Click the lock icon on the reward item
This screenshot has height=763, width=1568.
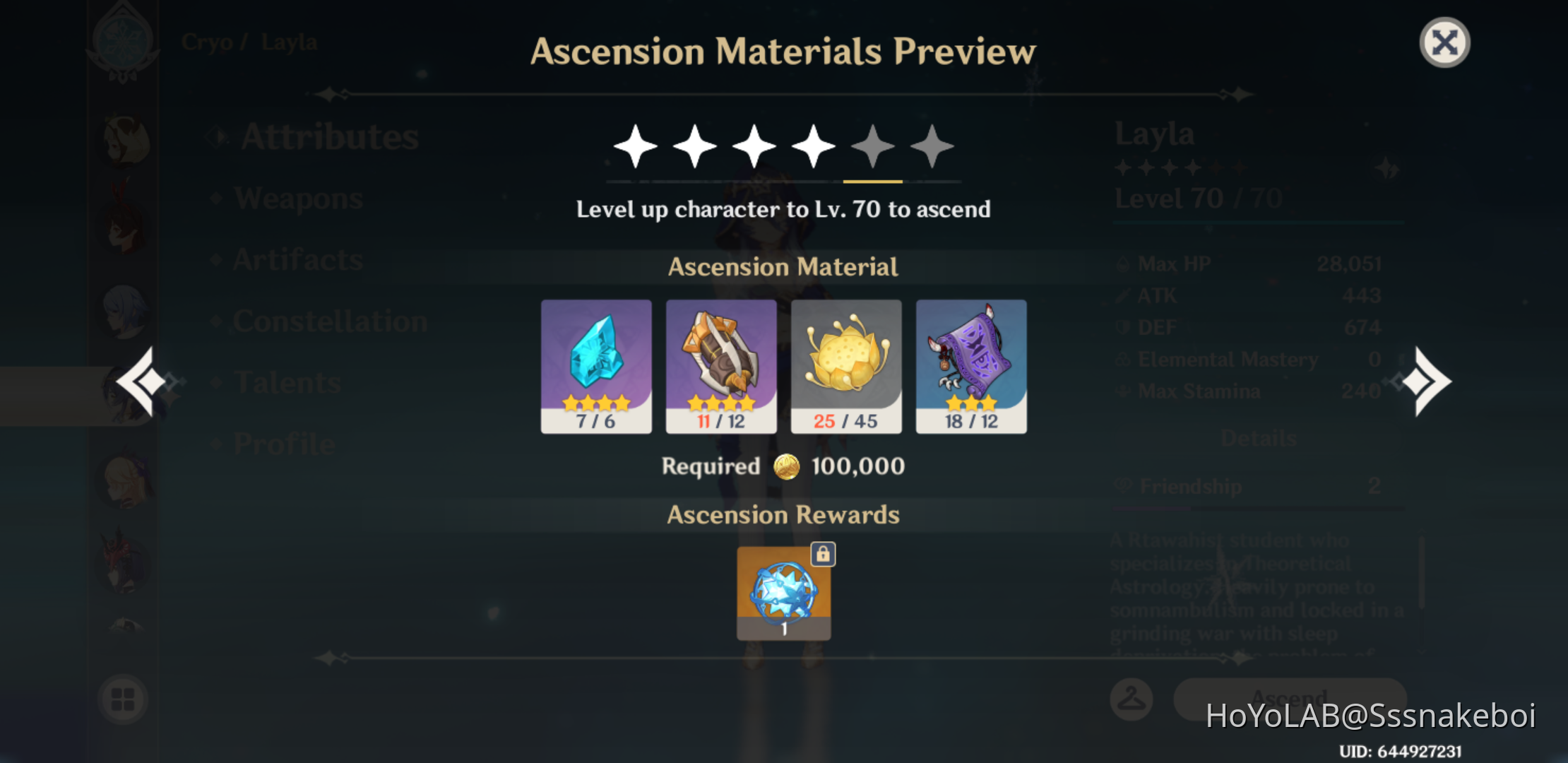[824, 555]
